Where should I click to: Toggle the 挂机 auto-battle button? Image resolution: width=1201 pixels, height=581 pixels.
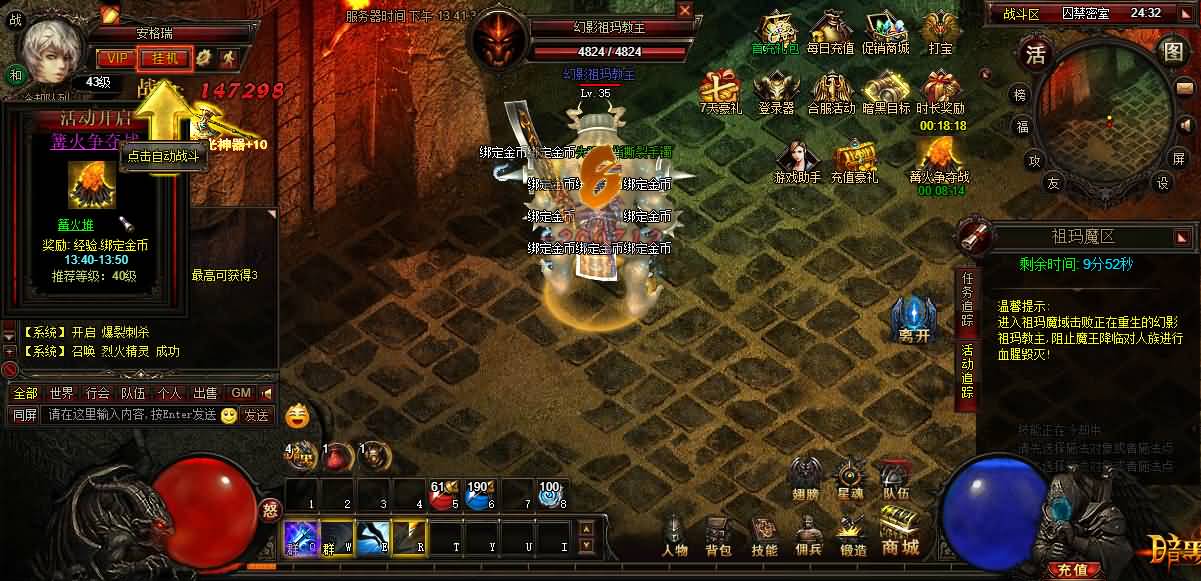click(165, 58)
